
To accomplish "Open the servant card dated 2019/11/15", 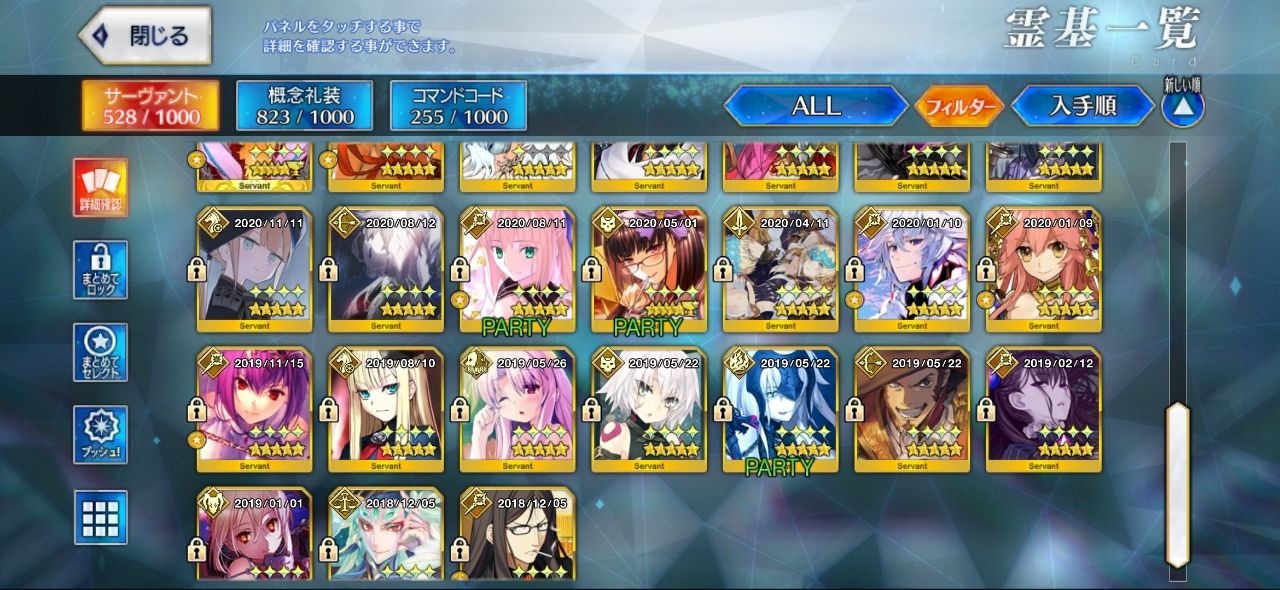I will pyautogui.click(x=254, y=410).
